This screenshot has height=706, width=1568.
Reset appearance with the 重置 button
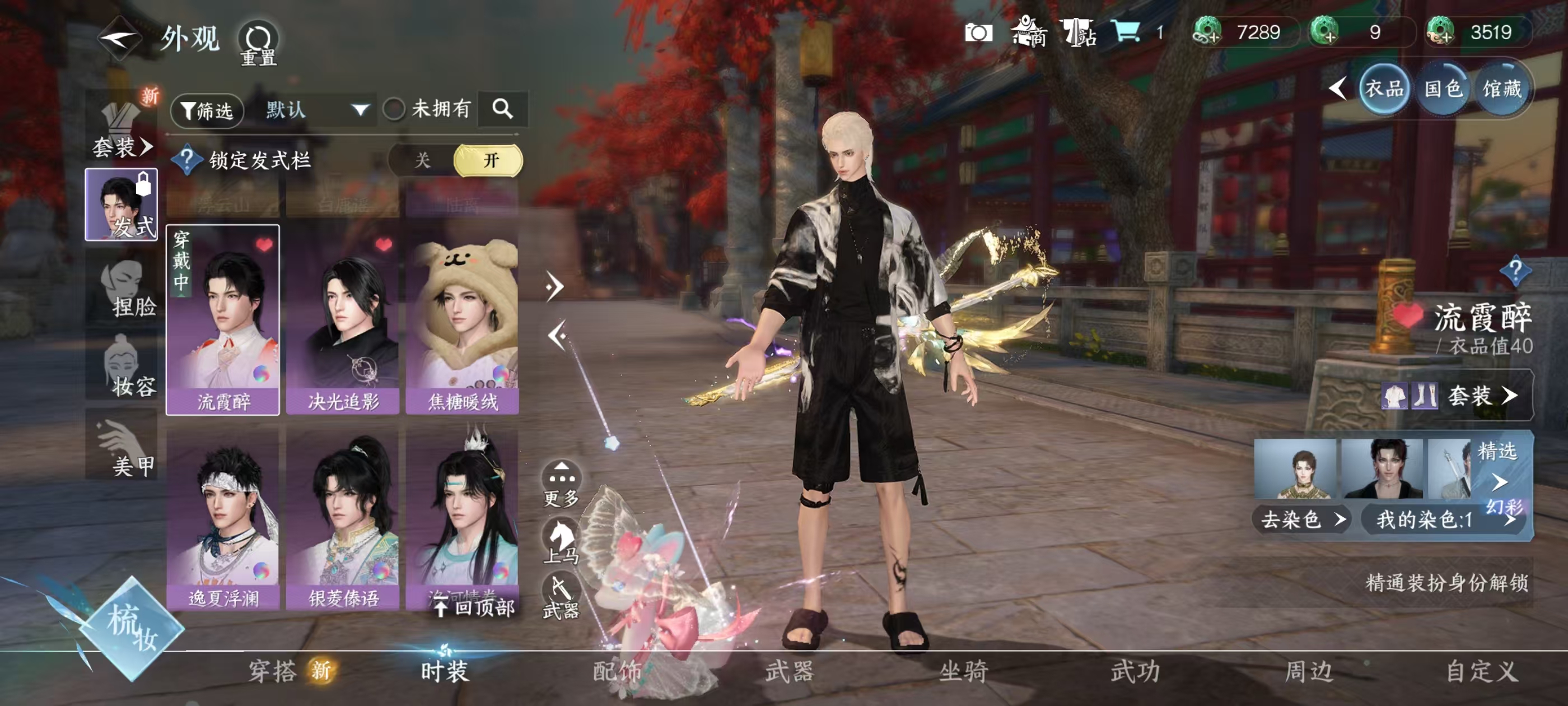pos(259,43)
